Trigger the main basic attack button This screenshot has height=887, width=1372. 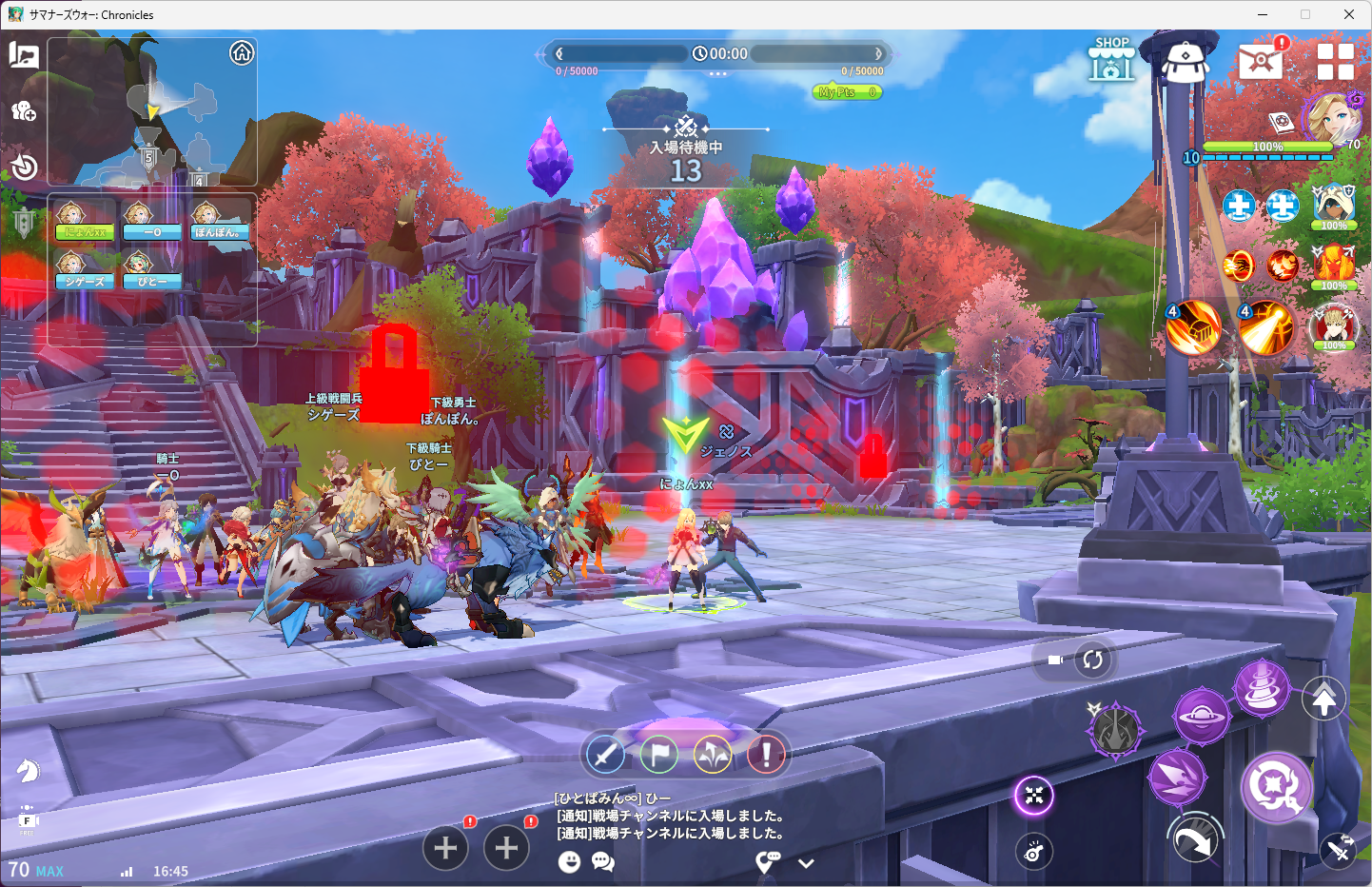(x=1276, y=786)
